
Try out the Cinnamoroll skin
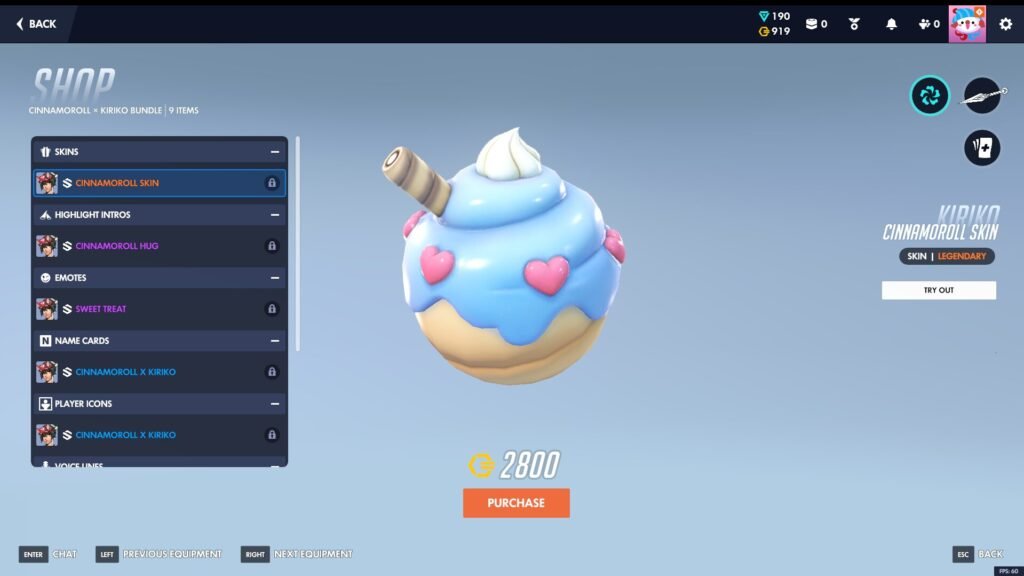(x=938, y=290)
